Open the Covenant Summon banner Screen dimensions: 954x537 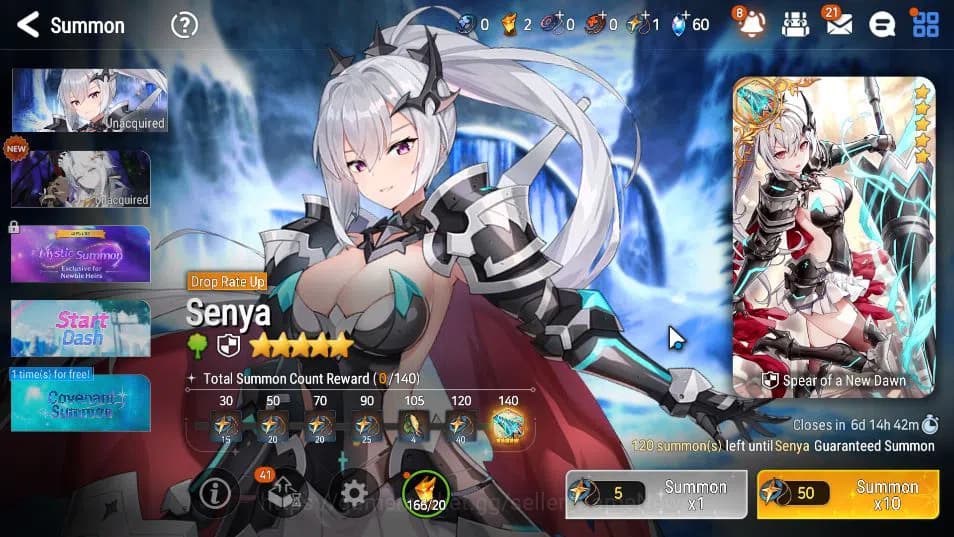[81, 403]
